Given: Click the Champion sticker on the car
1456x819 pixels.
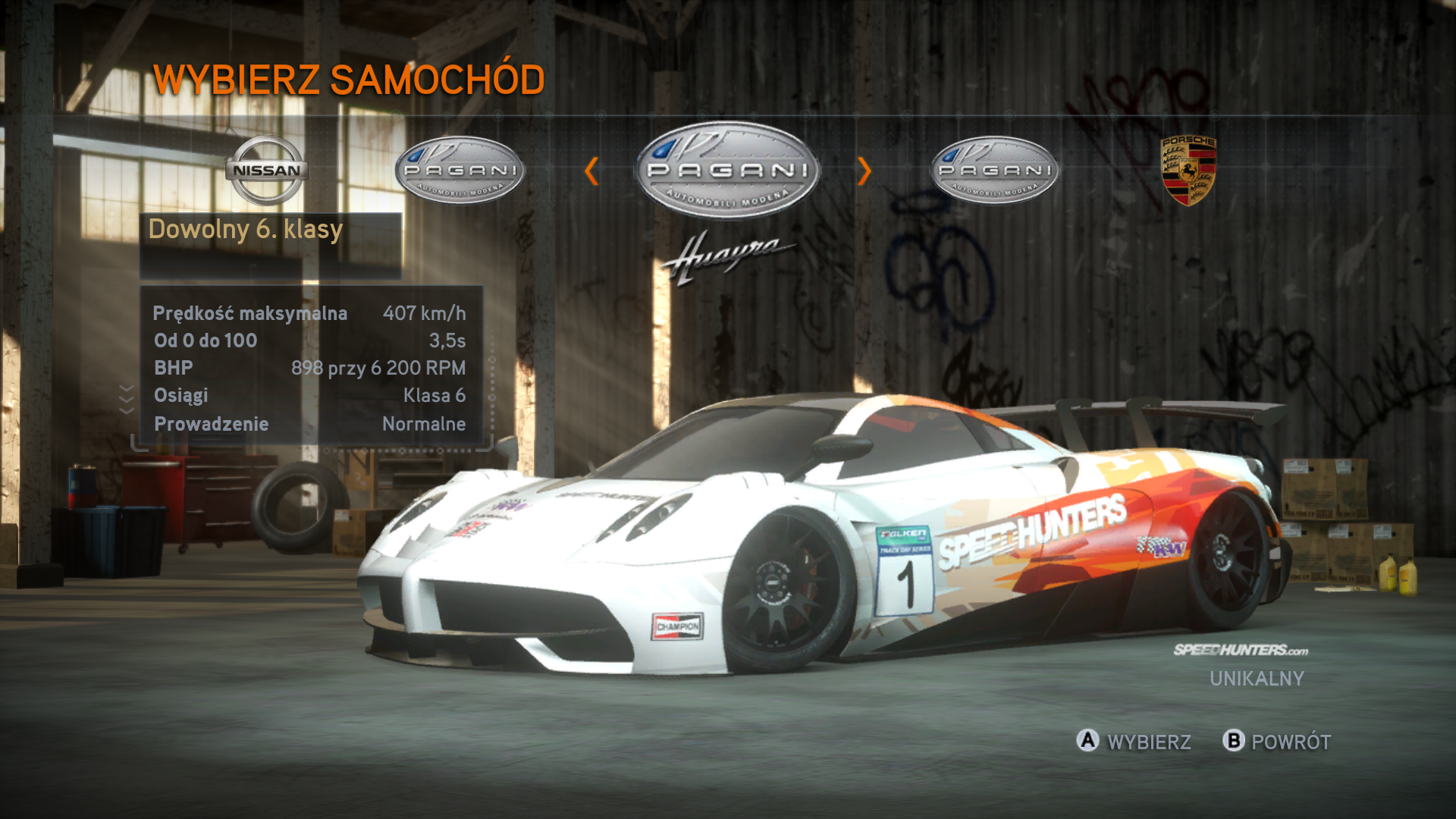Looking at the screenshot, I should (x=677, y=626).
